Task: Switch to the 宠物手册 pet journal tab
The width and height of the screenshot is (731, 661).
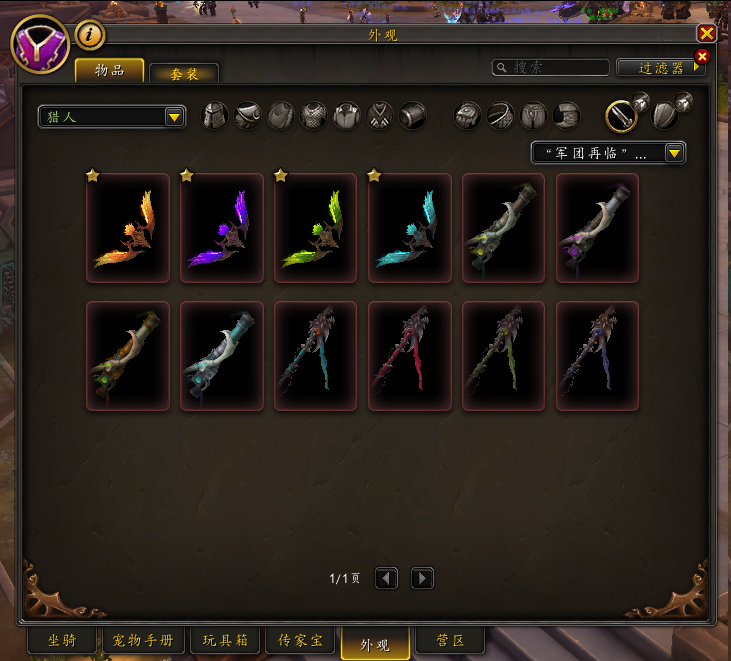Action: [x=144, y=640]
